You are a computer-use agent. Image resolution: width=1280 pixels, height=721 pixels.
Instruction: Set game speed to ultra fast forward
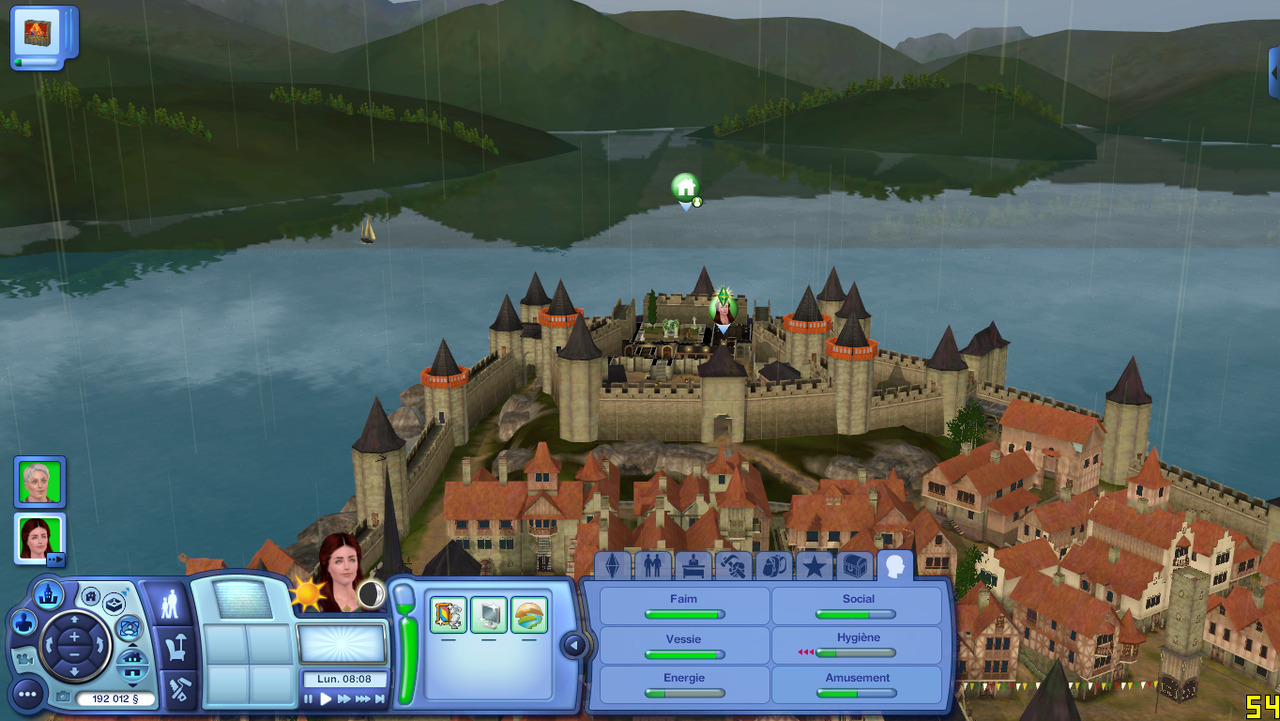point(362,699)
